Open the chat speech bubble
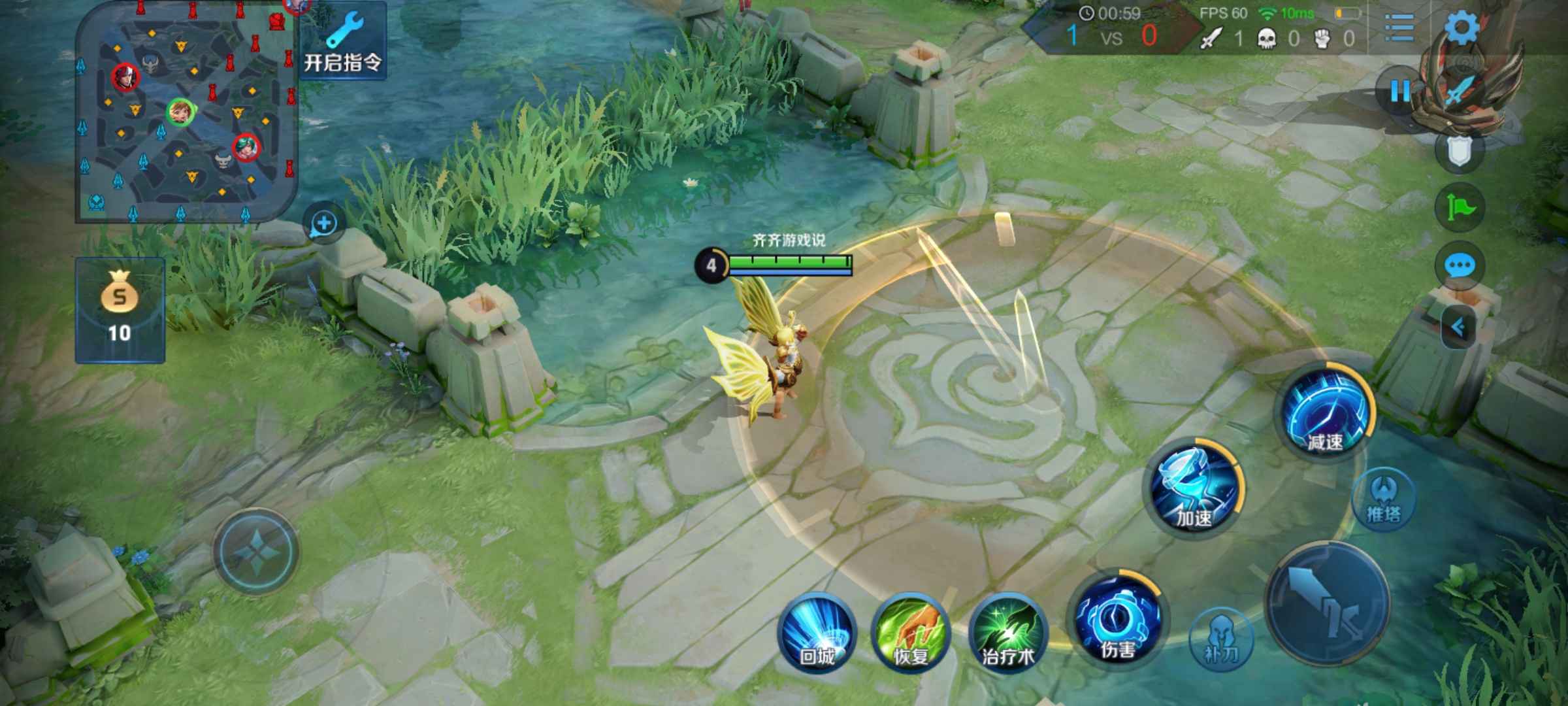 click(x=1460, y=265)
